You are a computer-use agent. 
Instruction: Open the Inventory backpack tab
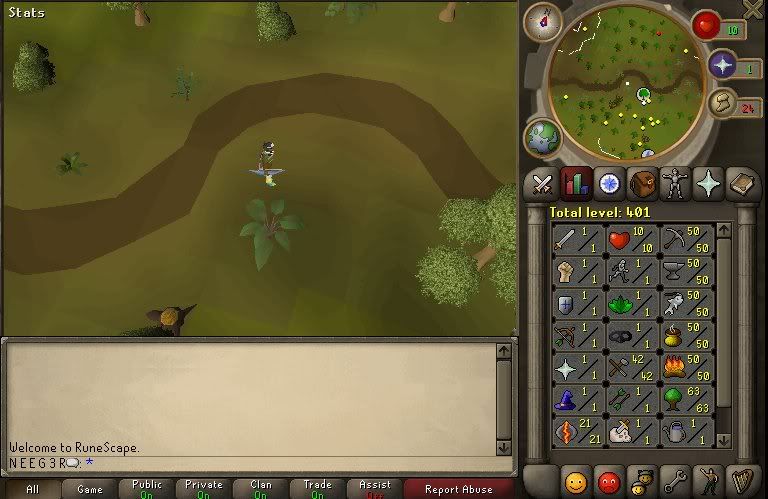(x=642, y=184)
